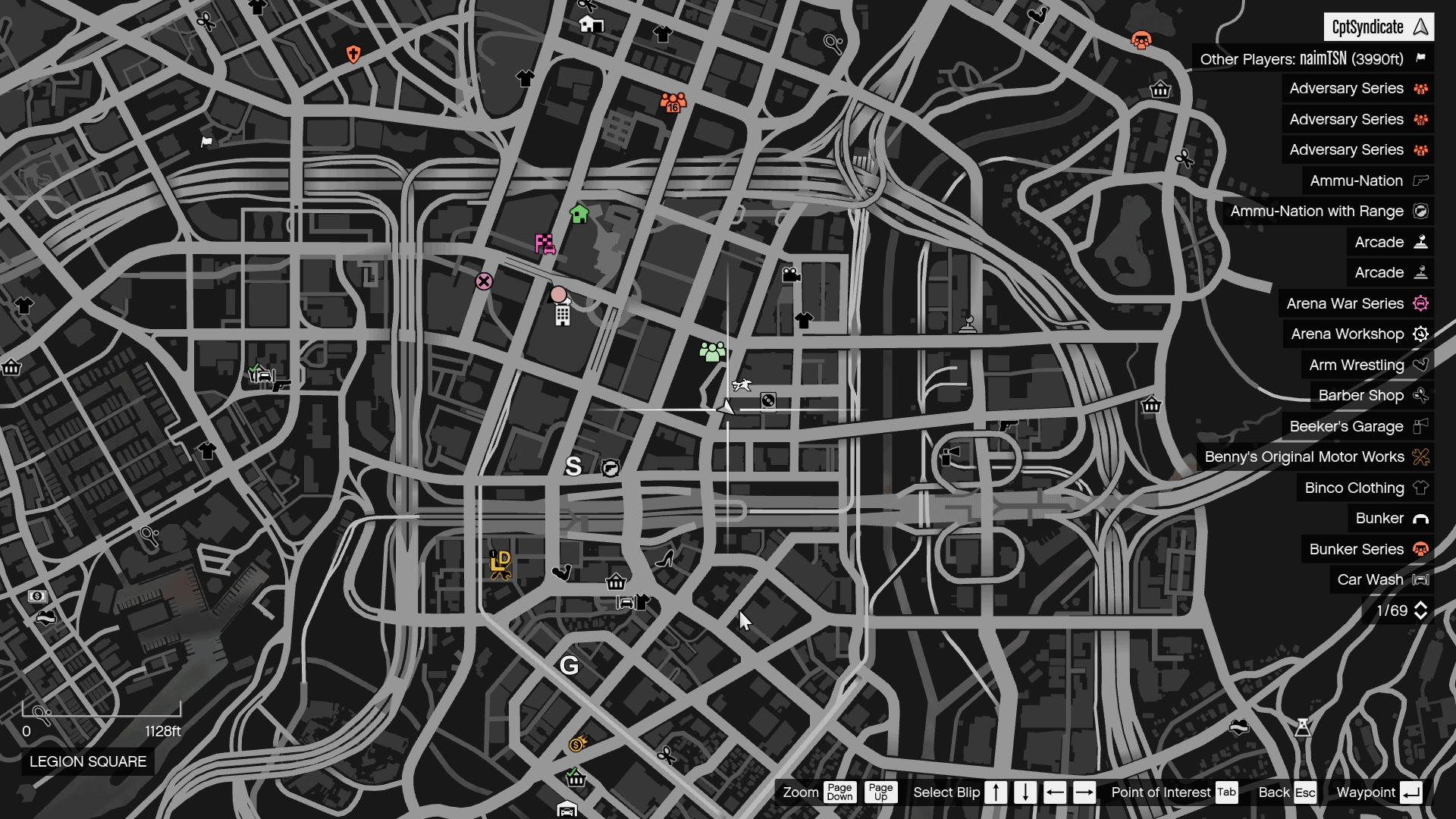Click the Legion Square location label
Image resolution: width=1456 pixels, height=819 pixels.
pyautogui.click(x=87, y=762)
